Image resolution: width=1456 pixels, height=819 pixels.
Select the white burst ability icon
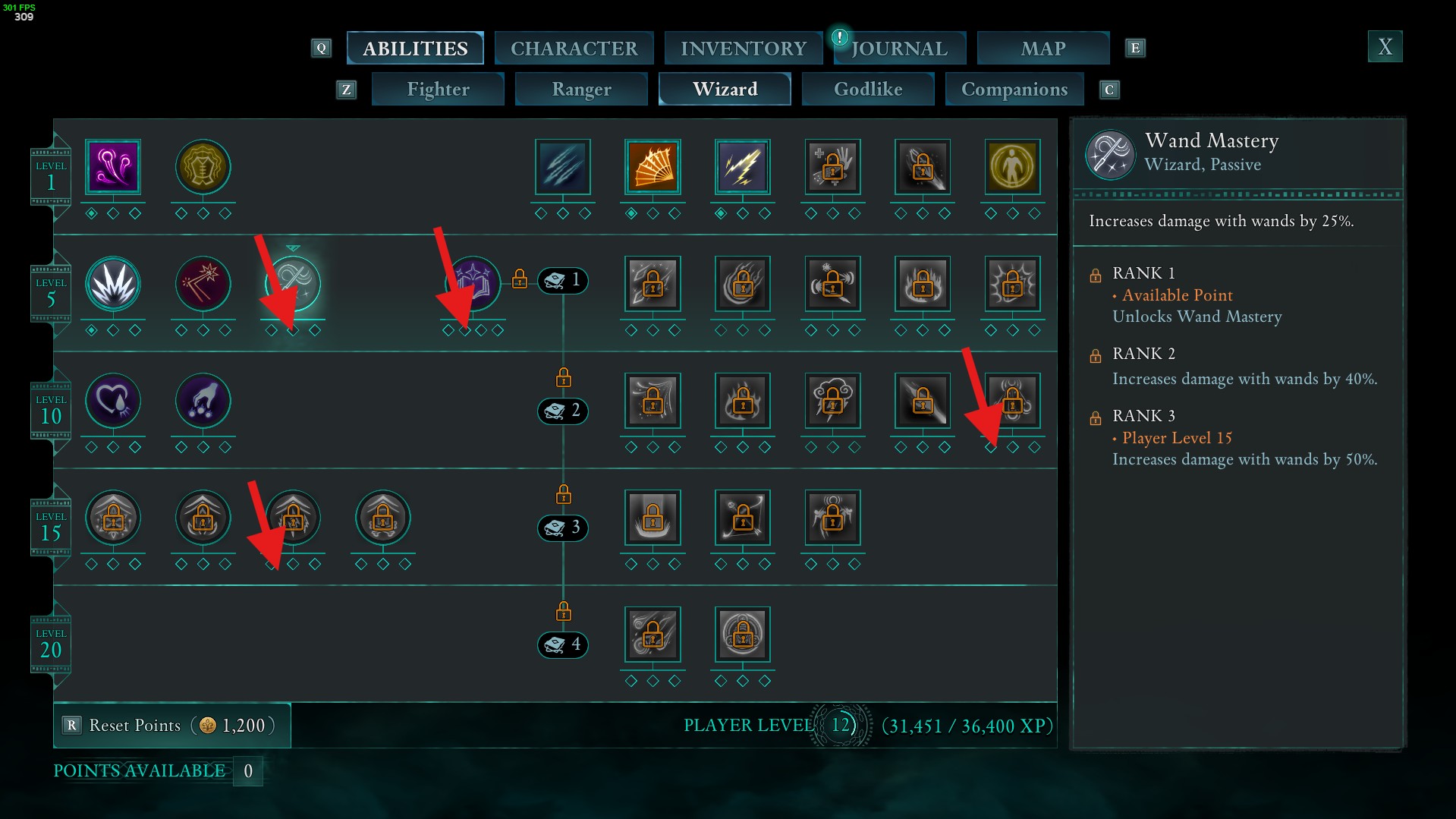pyautogui.click(x=113, y=284)
